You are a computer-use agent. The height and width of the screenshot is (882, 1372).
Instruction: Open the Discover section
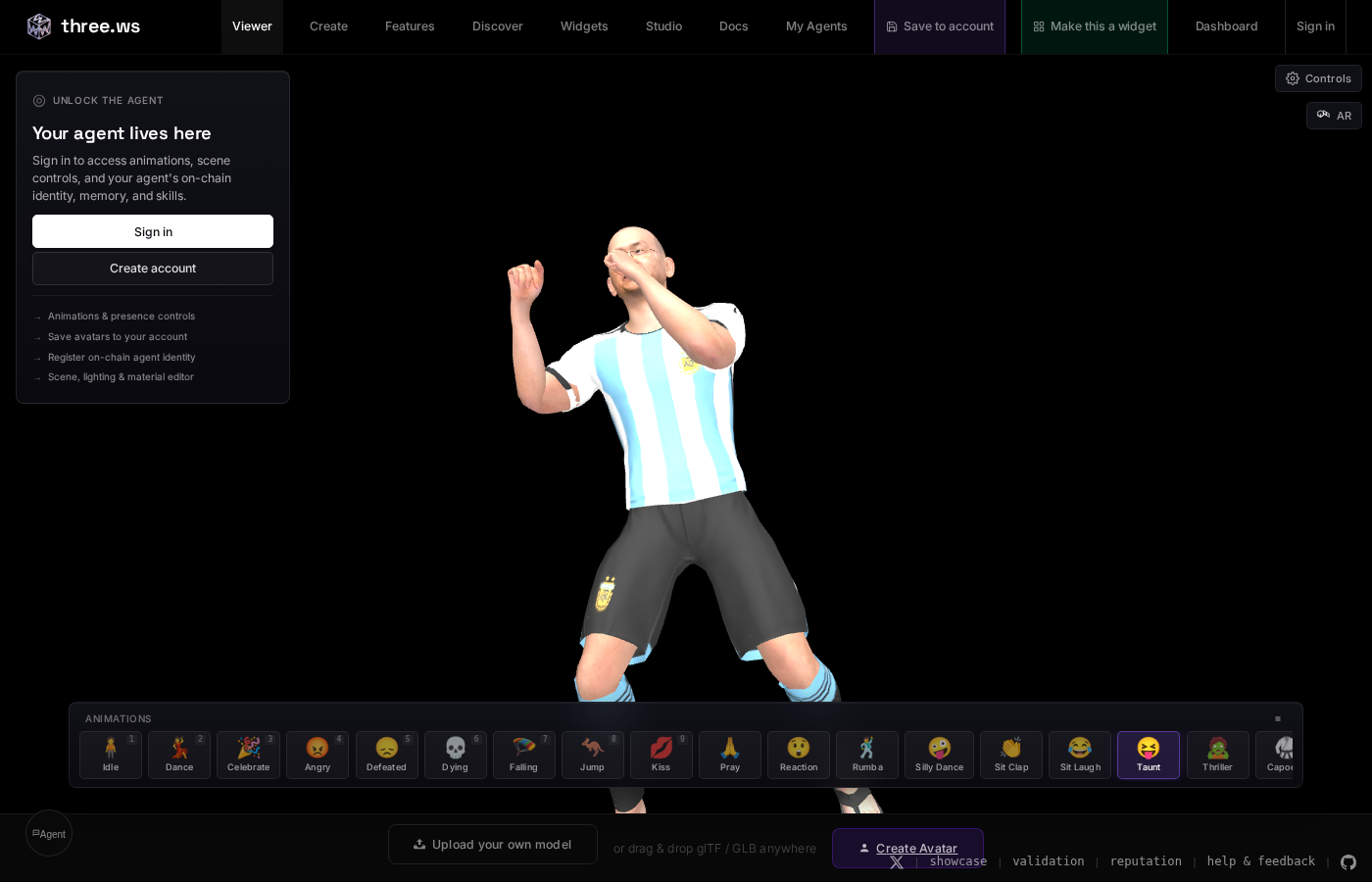click(498, 26)
